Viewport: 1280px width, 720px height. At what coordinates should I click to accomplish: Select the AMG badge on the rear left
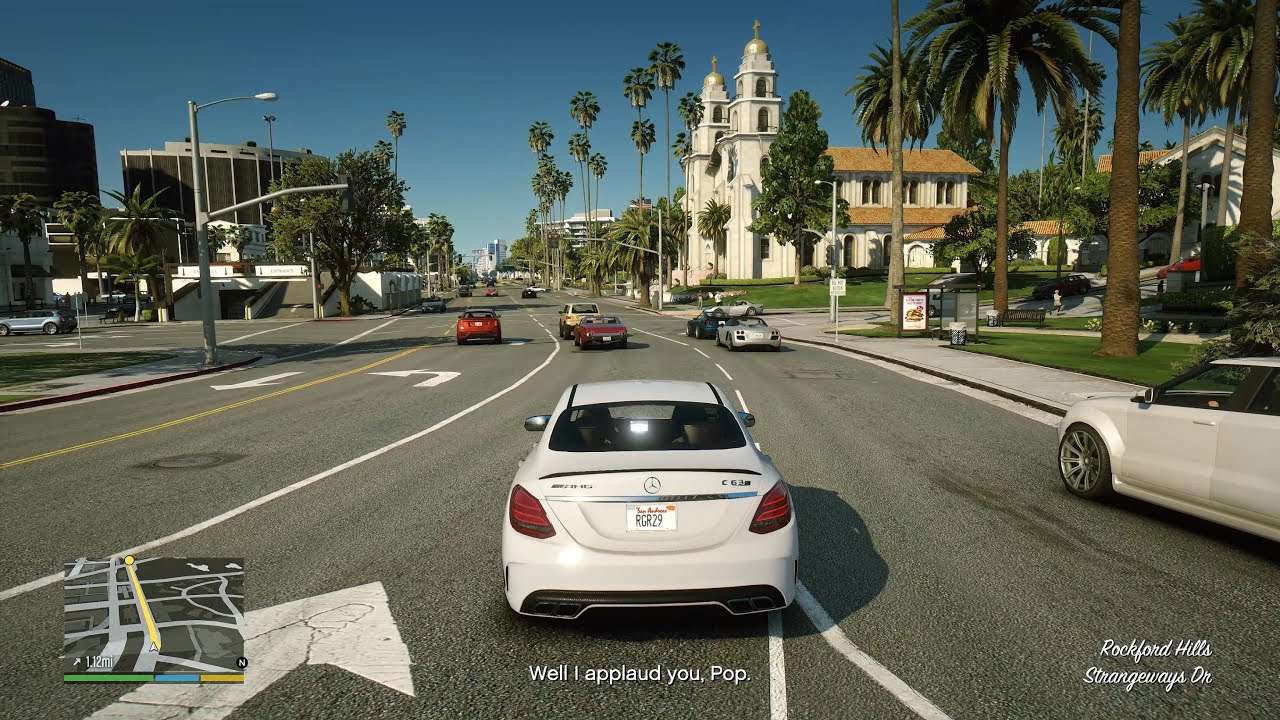(x=570, y=485)
